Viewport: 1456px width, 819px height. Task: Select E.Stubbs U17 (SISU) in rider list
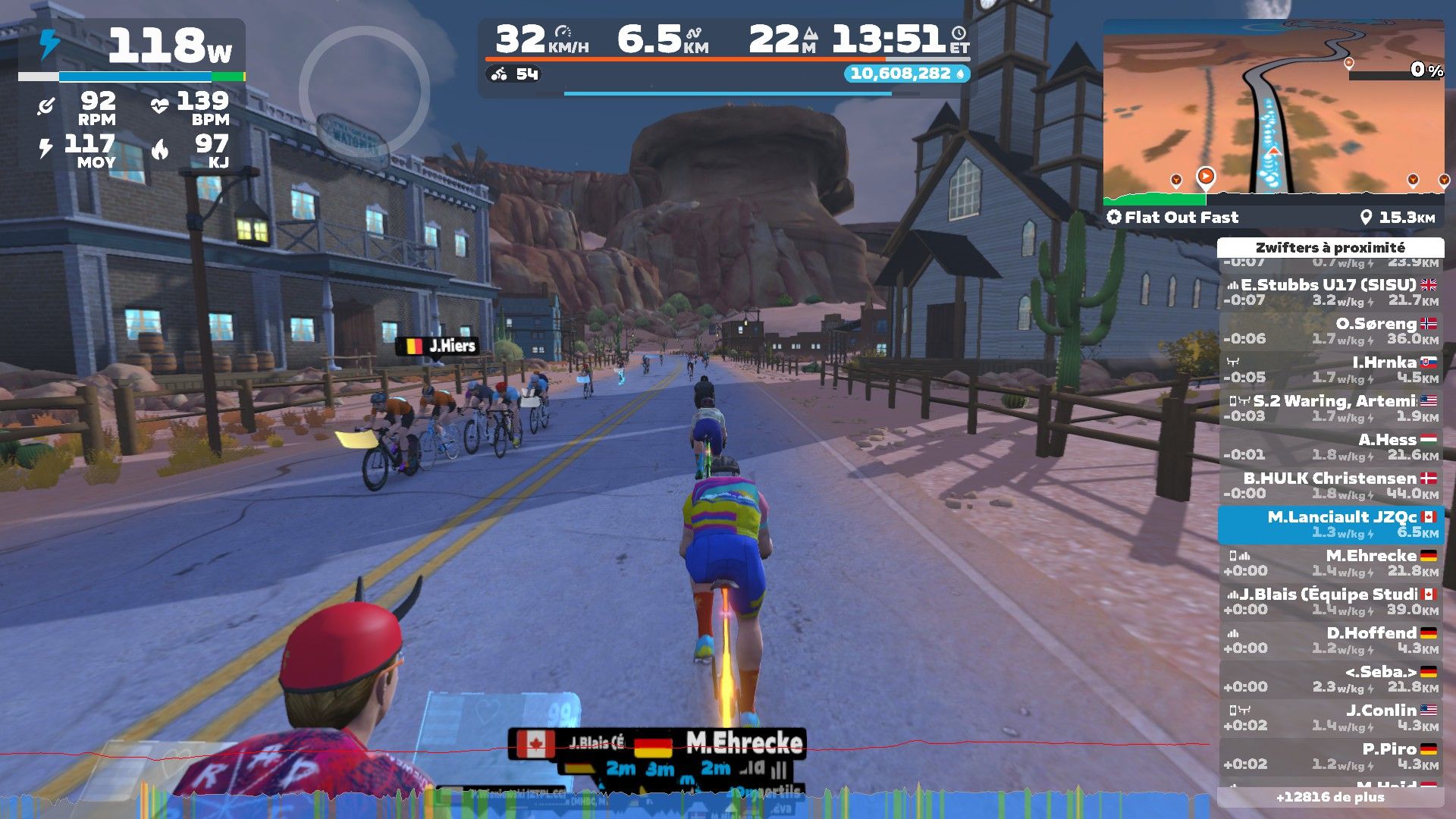click(x=1331, y=292)
